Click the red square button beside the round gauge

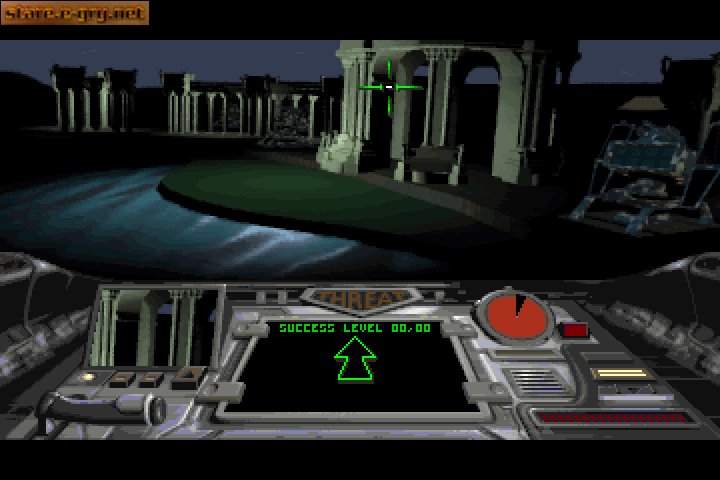[x=574, y=329]
